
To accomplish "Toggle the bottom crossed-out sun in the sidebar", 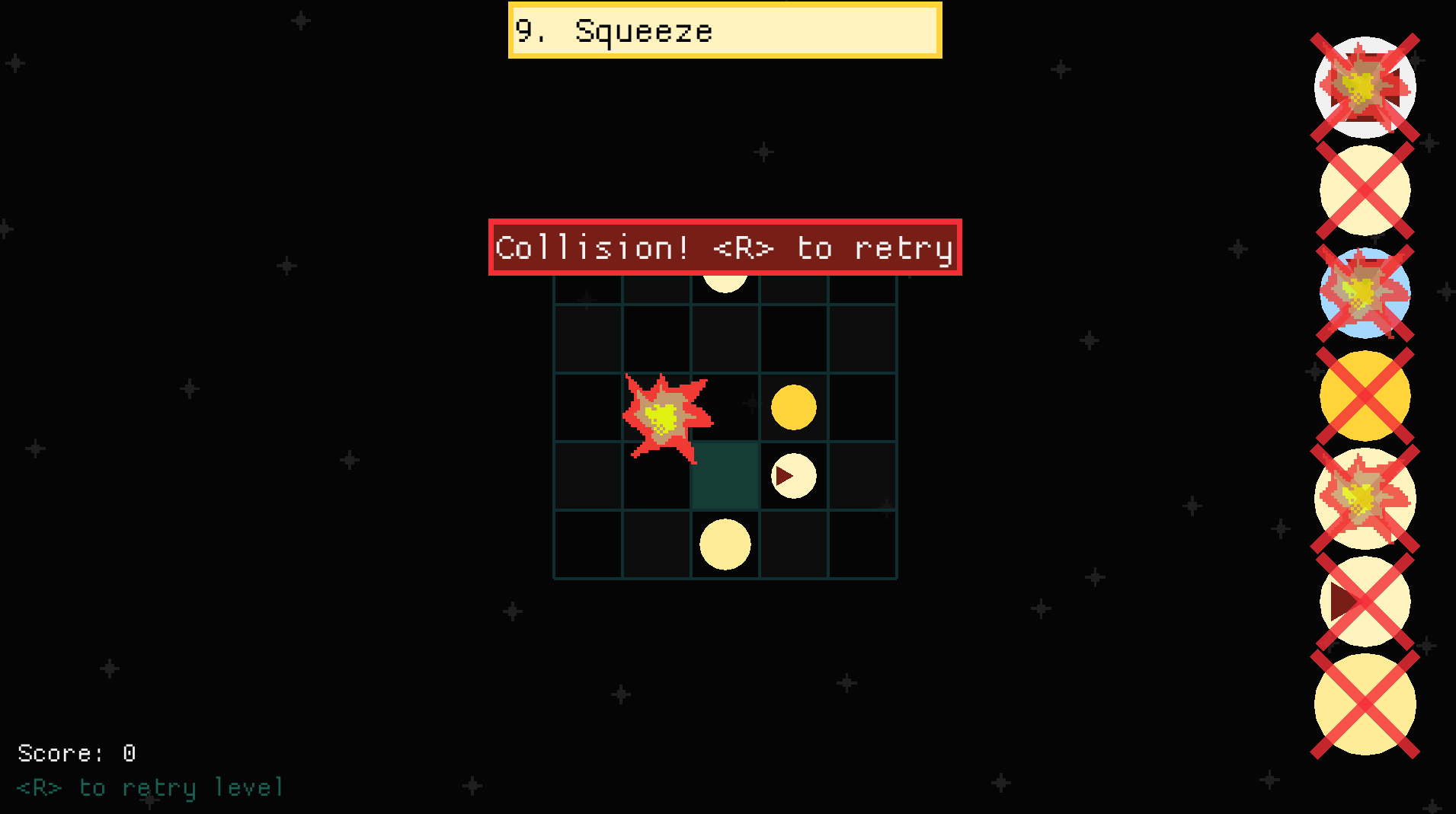I will (1364, 704).
